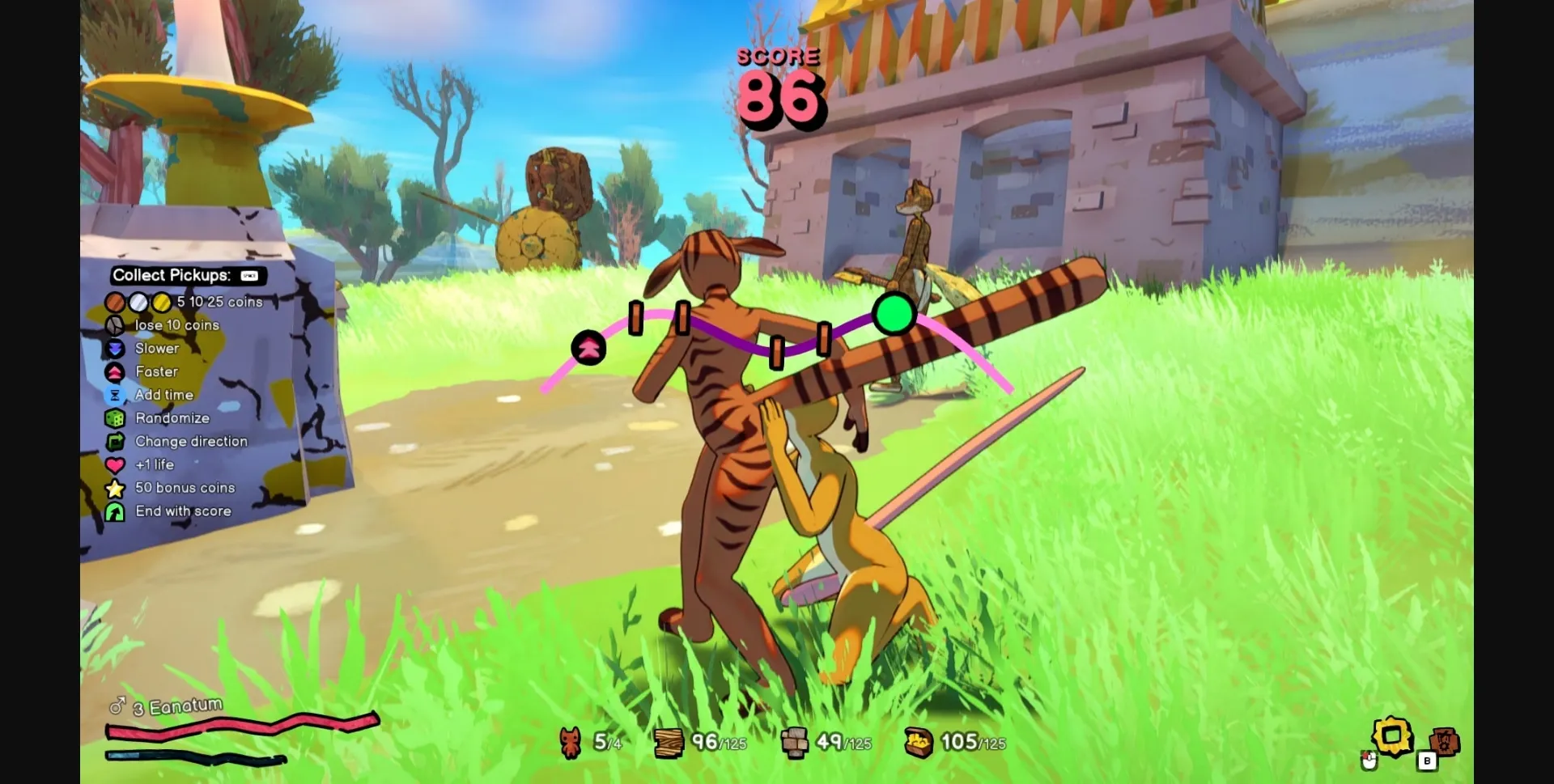Select the green dice 'Randomize' icon
This screenshot has width=1554, height=784.
(116, 418)
